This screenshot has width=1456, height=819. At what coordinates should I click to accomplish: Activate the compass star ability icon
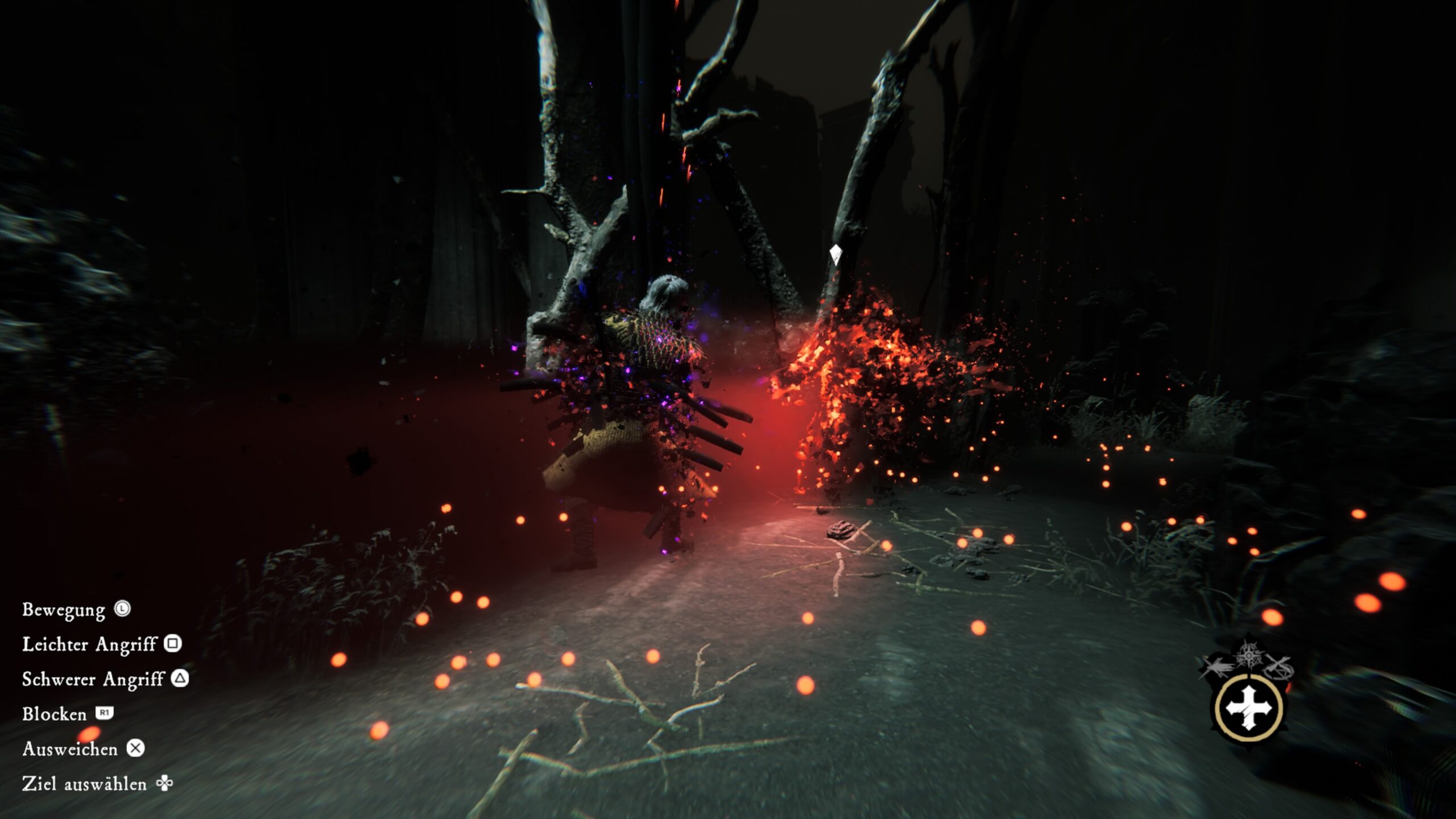click(1248, 655)
